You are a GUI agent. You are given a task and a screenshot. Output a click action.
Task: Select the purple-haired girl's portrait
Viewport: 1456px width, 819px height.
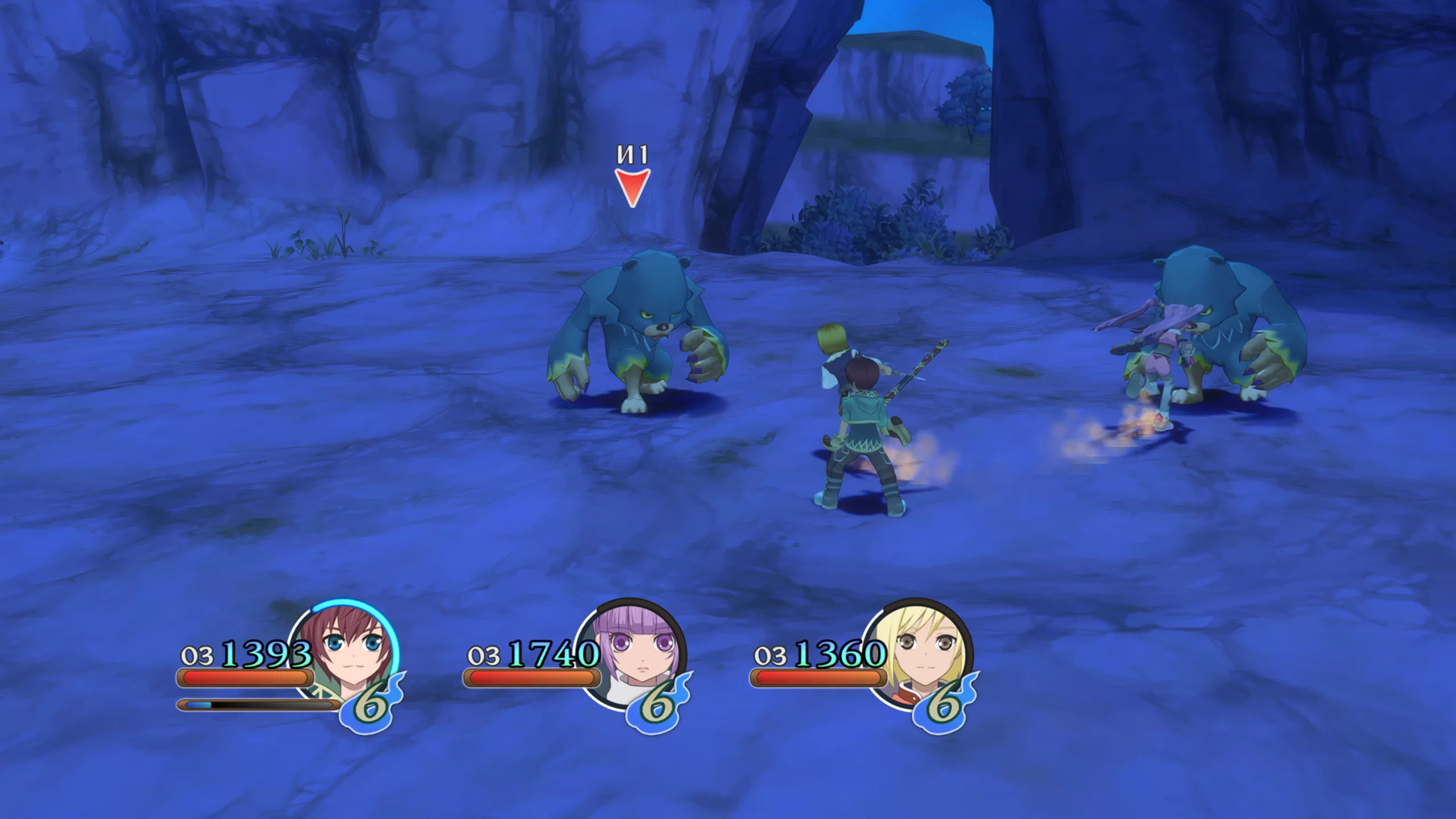(632, 654)
